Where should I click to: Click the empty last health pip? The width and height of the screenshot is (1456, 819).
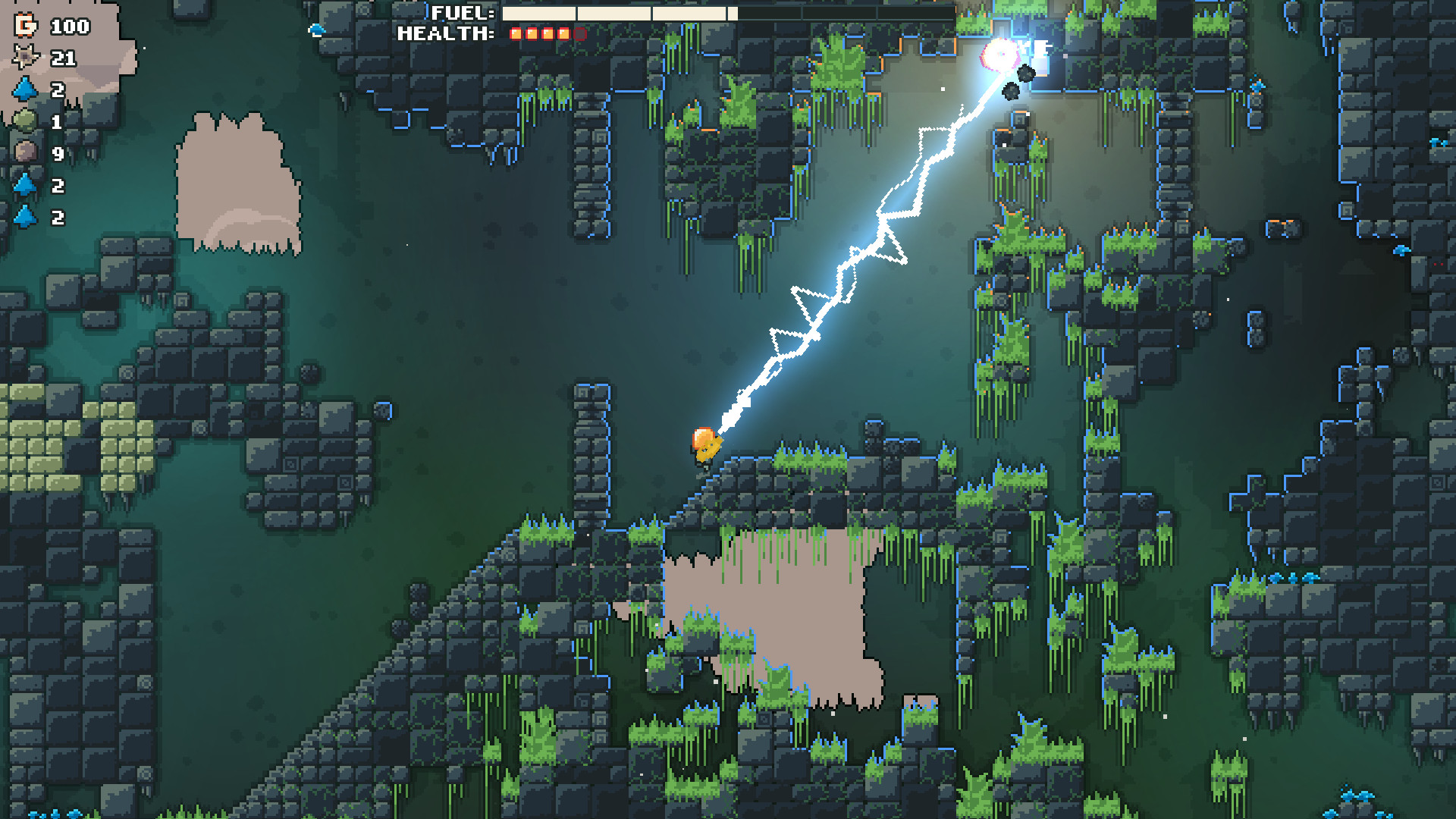[579, 33]
